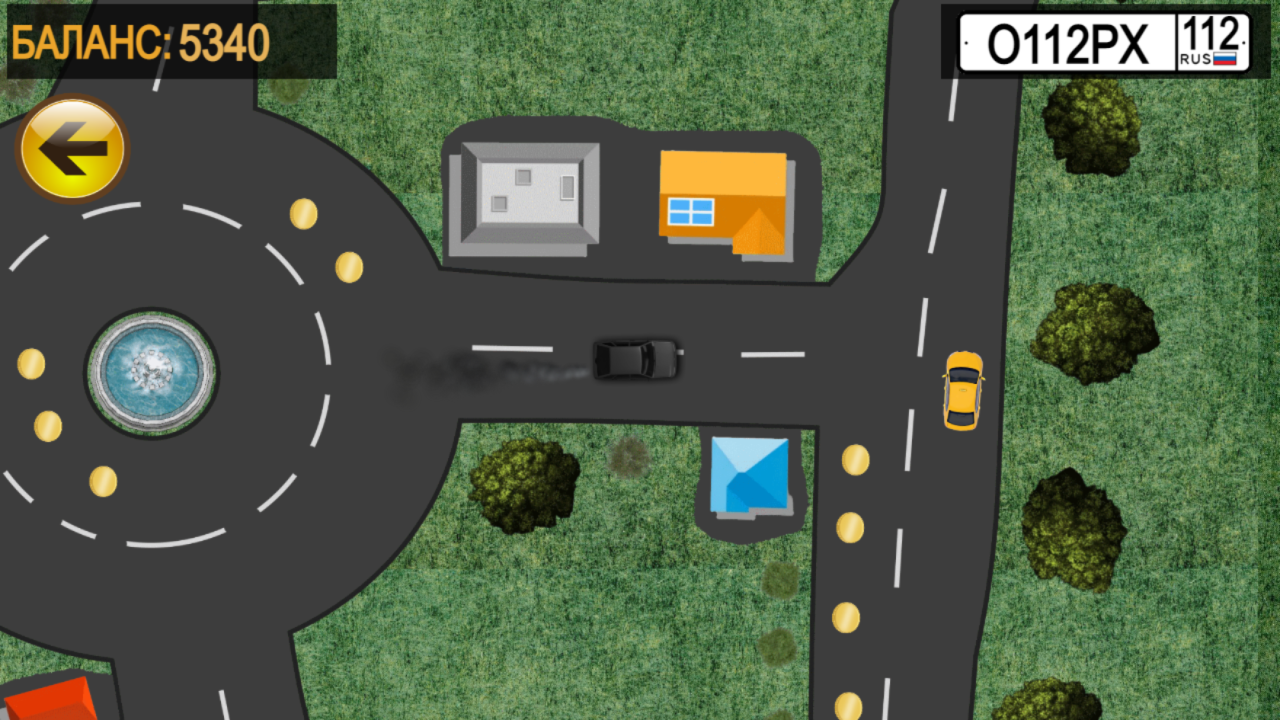Click the gray warehouse building
Screen dimensions: 1280x720
[x=527, y=192]
